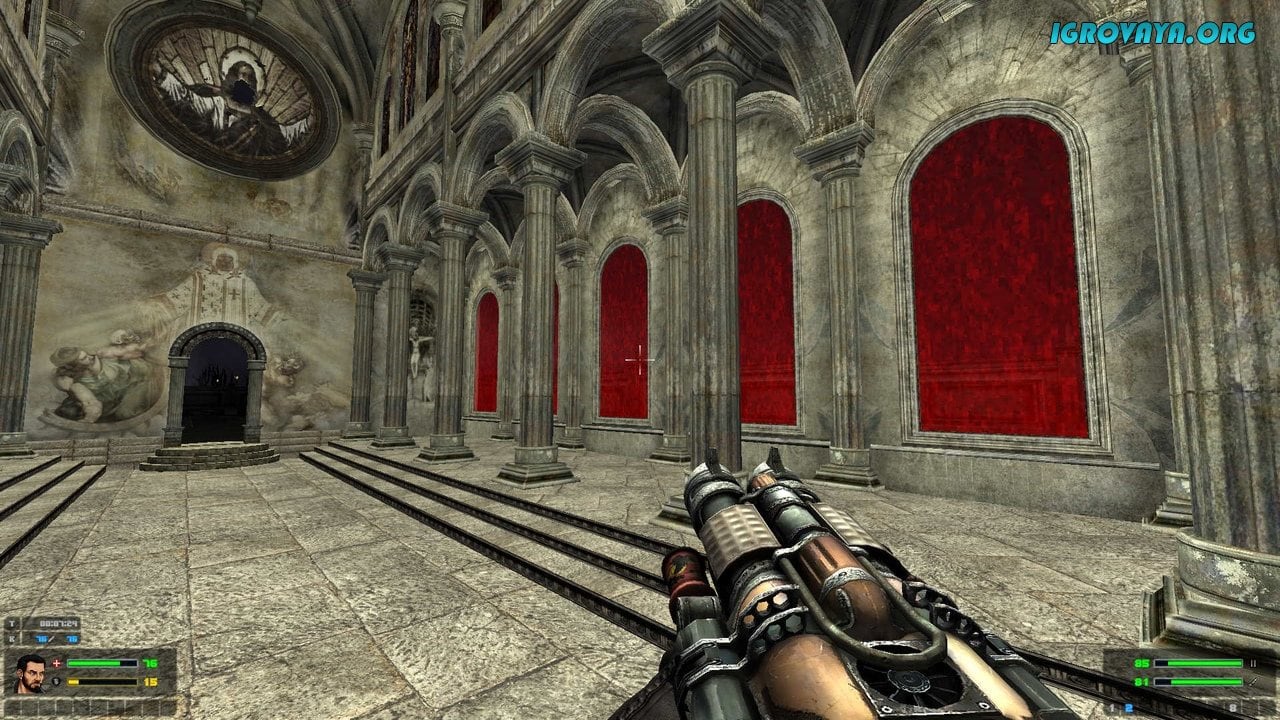
Task: Choose the highlighted weapon slot 2
Action: pyautogui.click(x=1131, y=707)
